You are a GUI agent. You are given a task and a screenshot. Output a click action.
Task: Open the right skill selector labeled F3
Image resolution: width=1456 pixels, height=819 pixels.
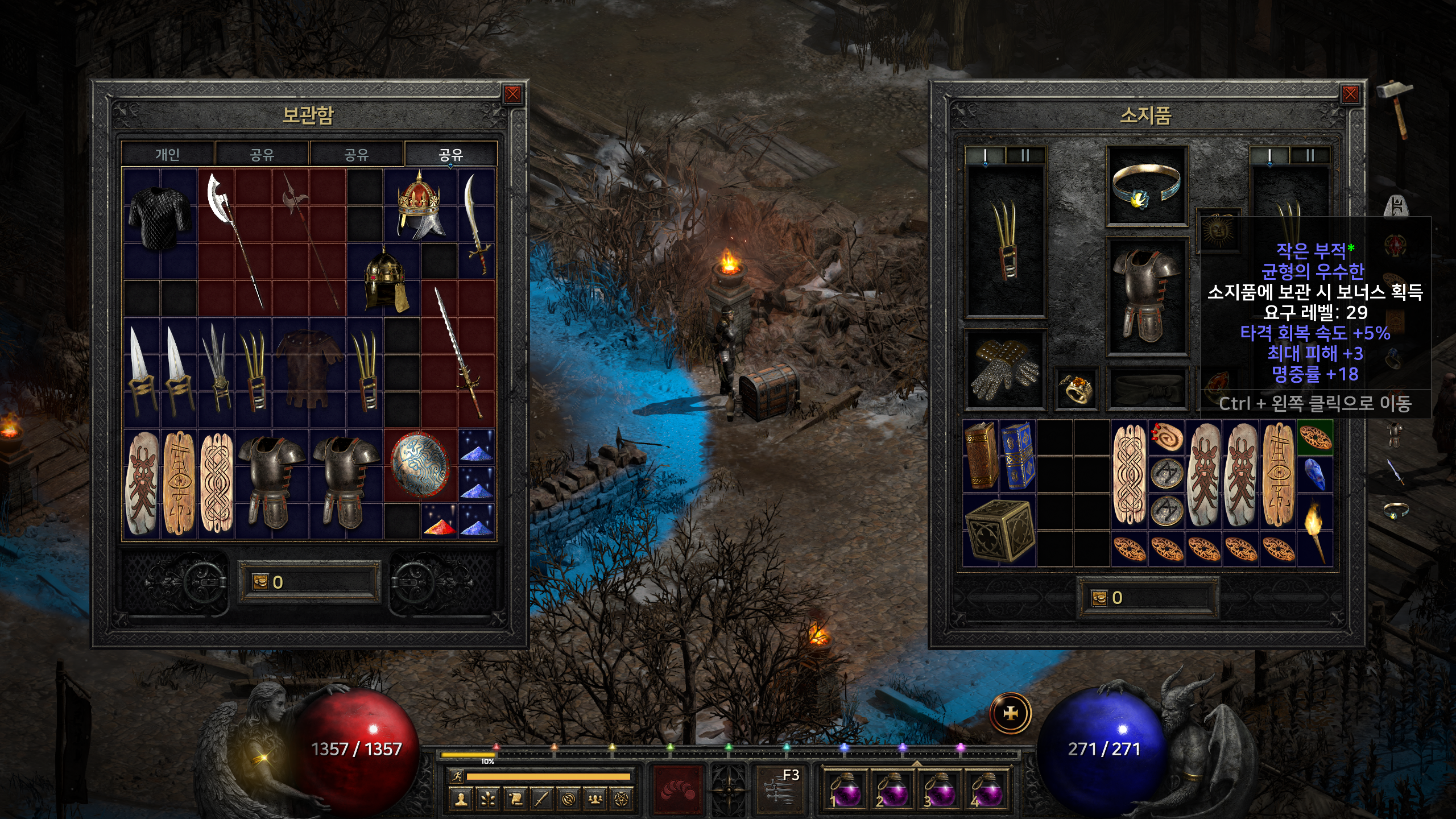tap(780, 788)
